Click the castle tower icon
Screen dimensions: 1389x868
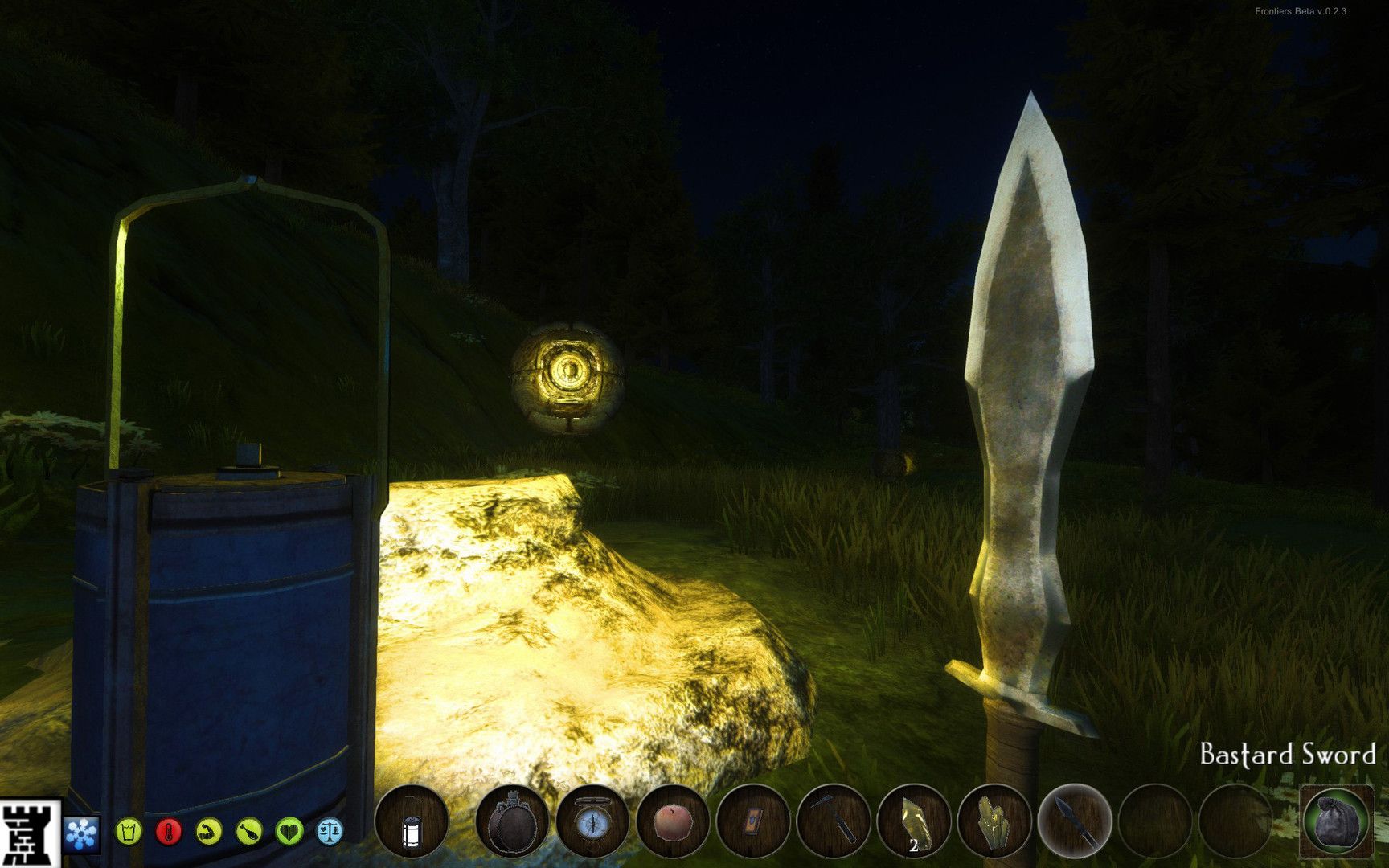29,833
